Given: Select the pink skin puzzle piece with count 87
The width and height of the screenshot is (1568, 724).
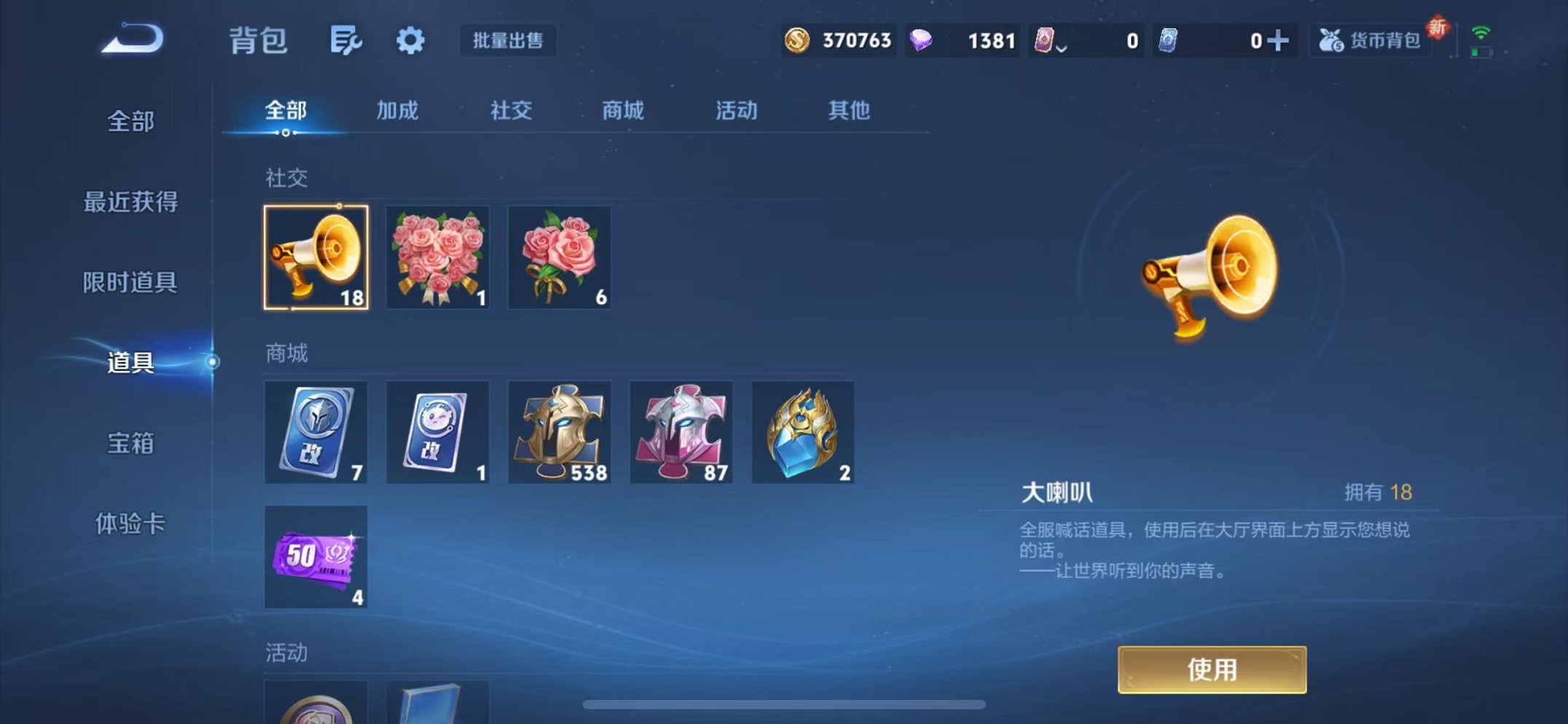Looking at the screenshot, I should [681, 432].
